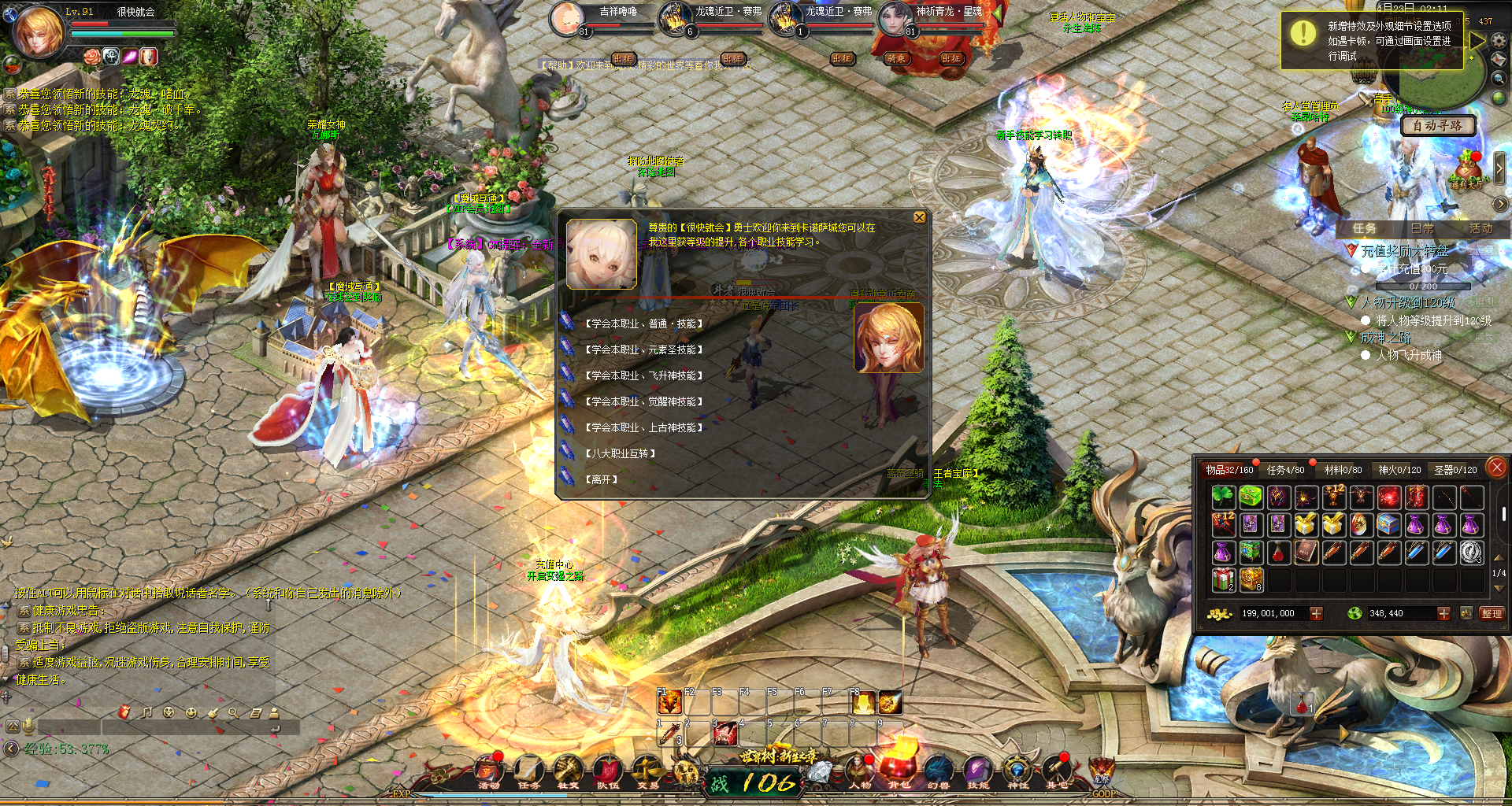Choose the 【离开】 option to leave
The image size is (1512, 806).
[x=602, y=479]
